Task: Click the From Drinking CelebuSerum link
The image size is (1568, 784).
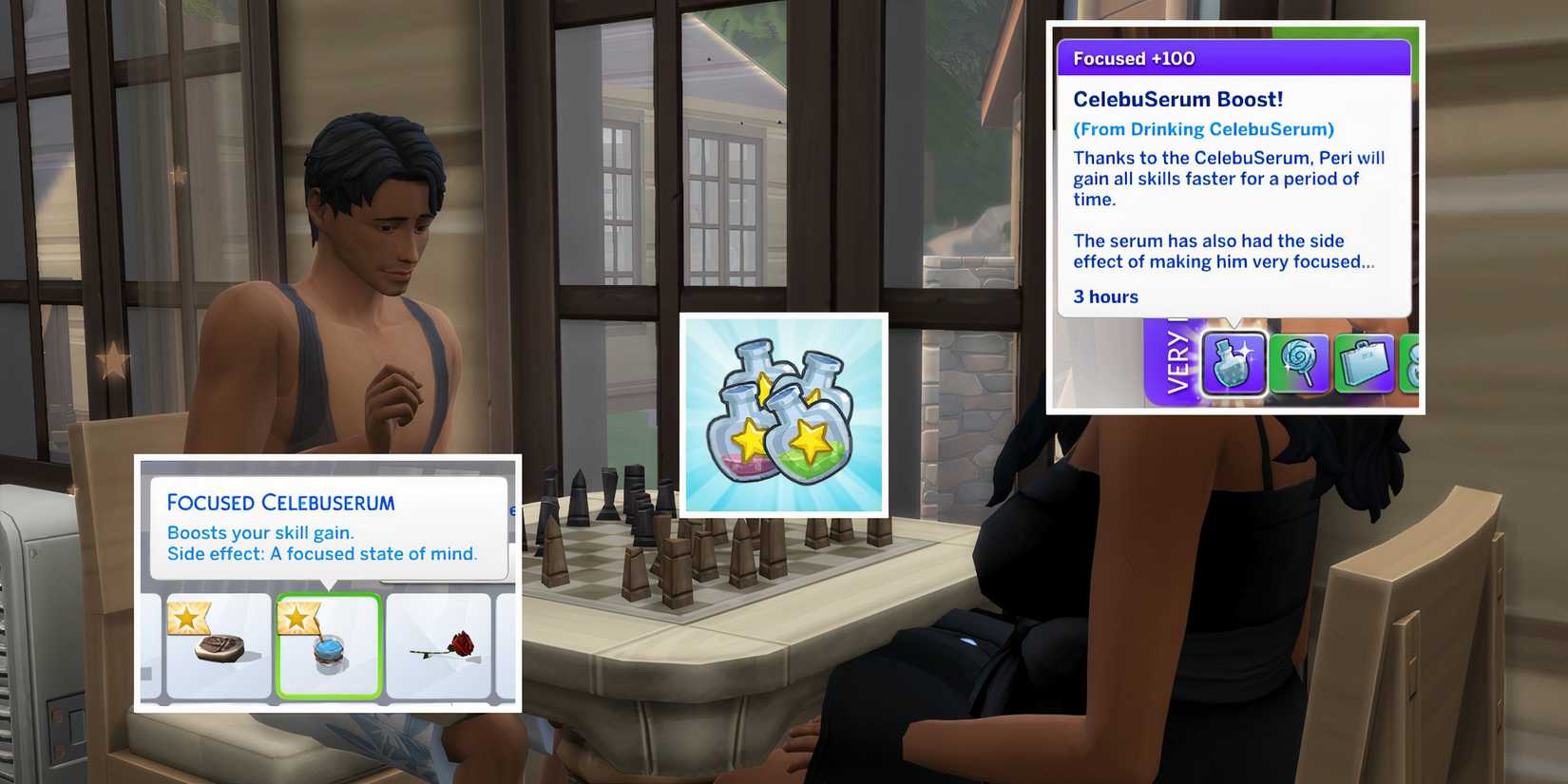Action: [x=1203, y=128]
